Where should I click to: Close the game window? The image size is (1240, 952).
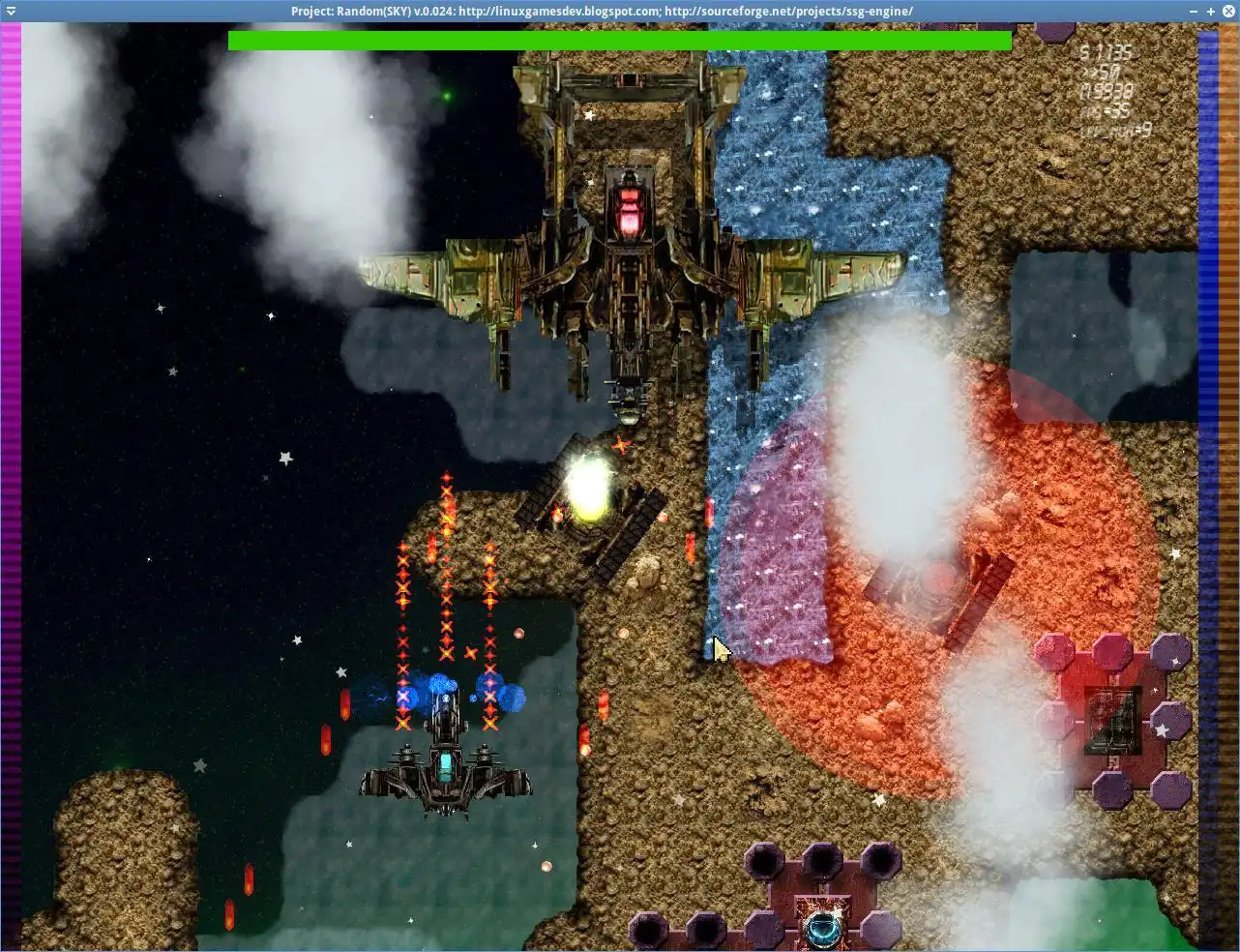[x=1227, y=12]
